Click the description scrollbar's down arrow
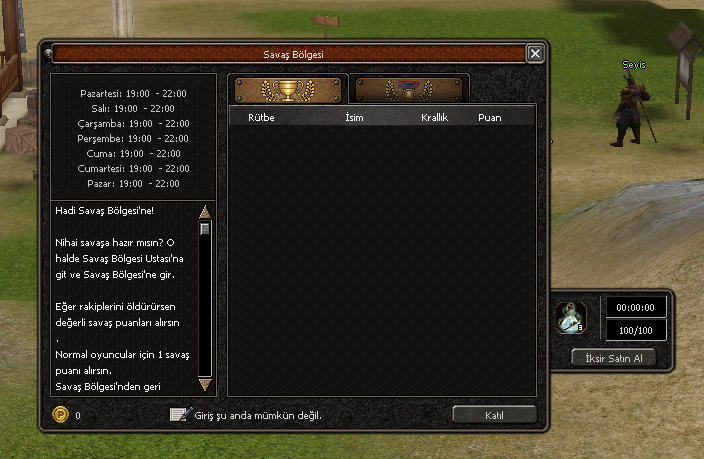This screenshot has height=459, width=704. [x=205, y=384]
